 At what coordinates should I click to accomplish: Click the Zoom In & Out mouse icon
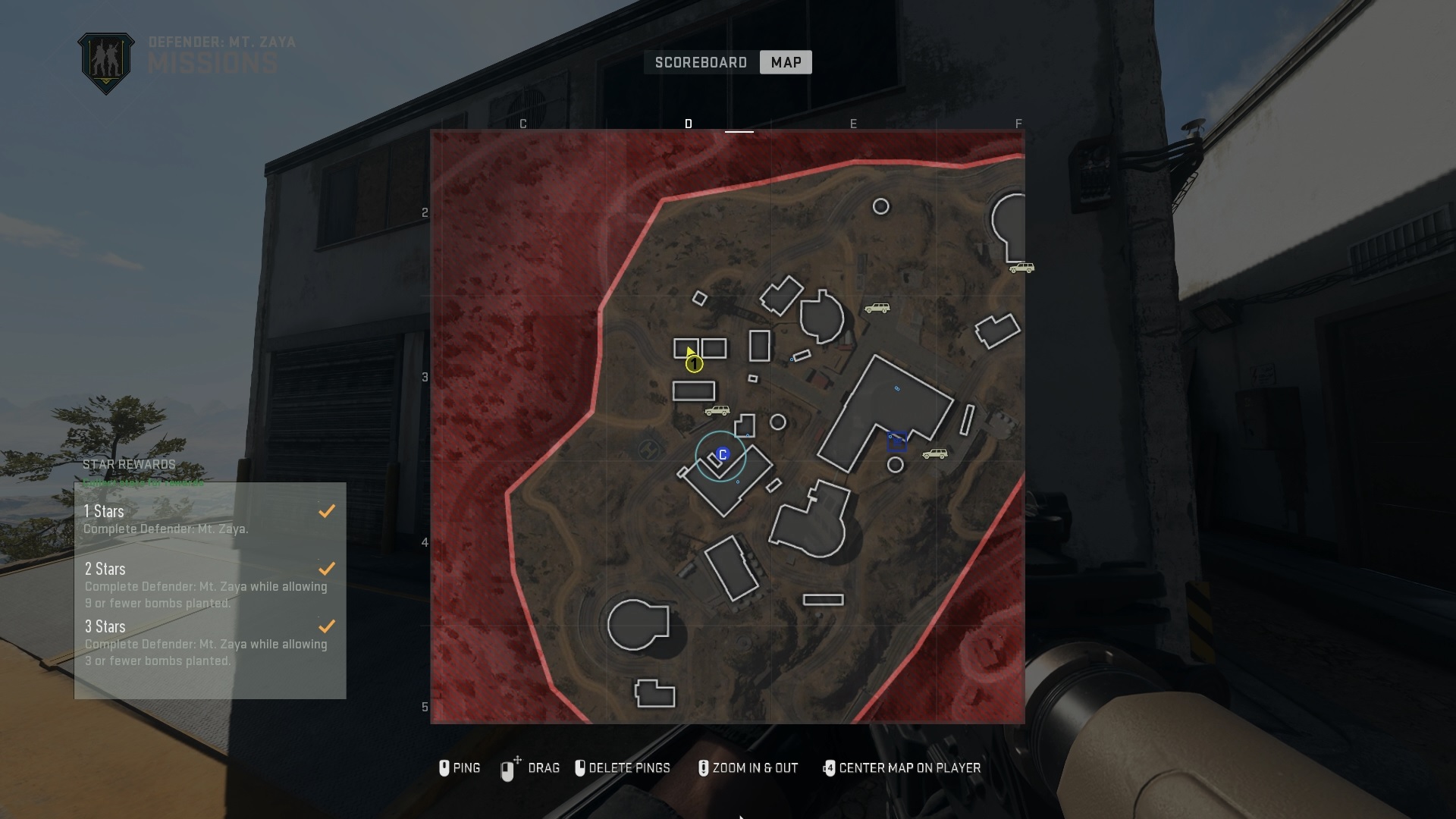click(704, 768)
